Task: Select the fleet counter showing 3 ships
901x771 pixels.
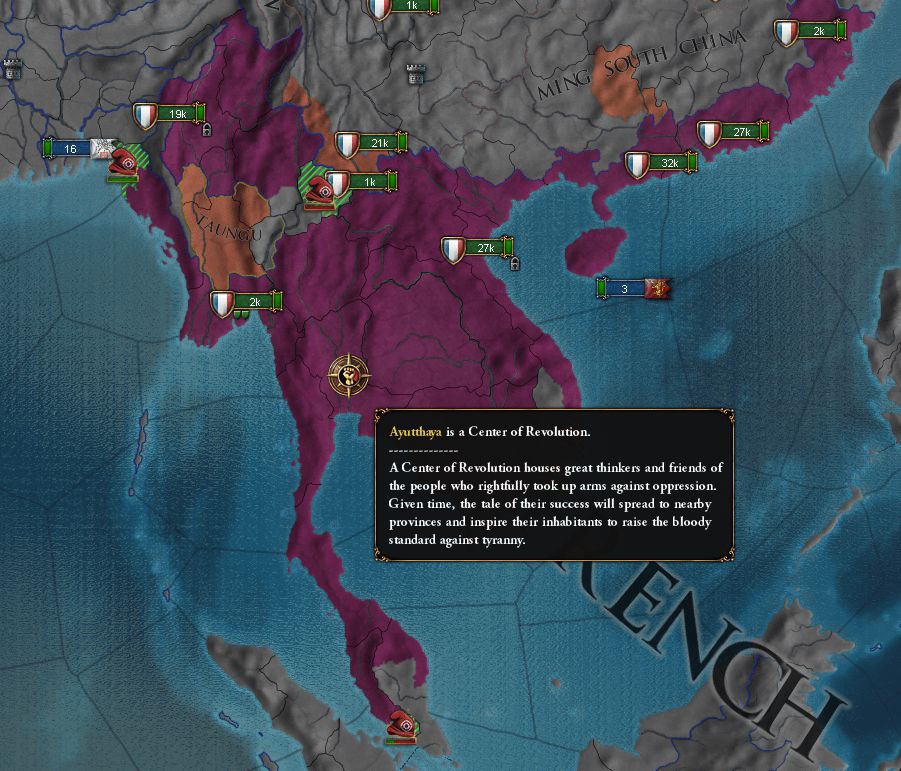Action: click(x=626, y=289)
